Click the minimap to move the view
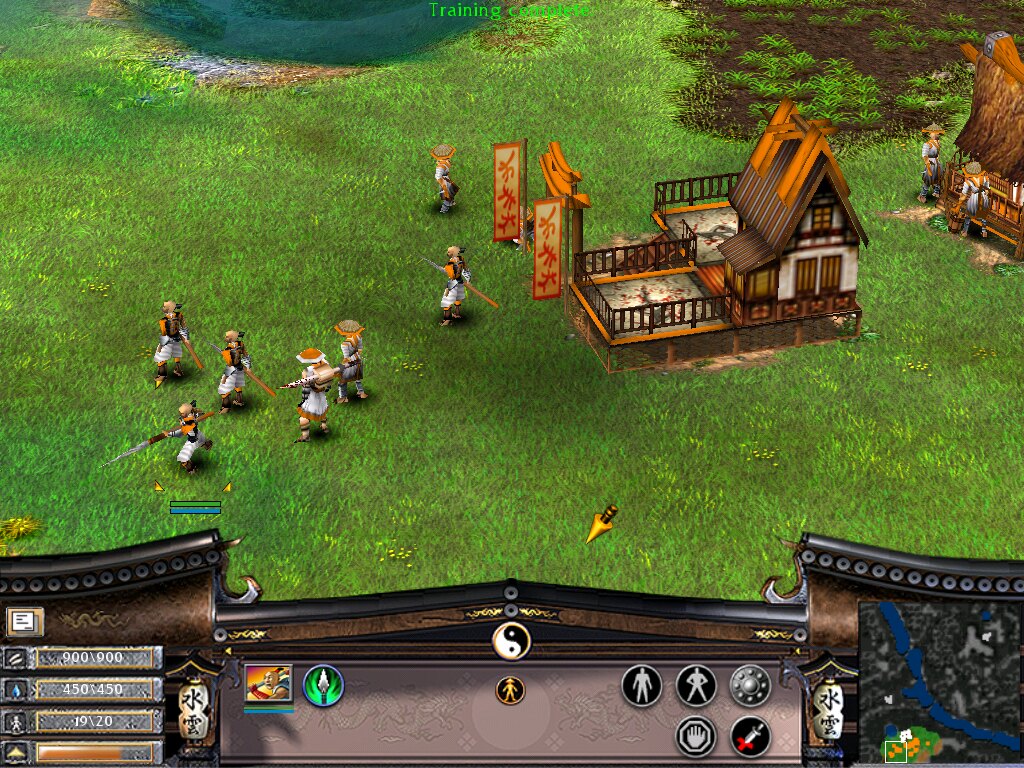Viewport: 1024px width, 768px height. click(x=938, y=680)
